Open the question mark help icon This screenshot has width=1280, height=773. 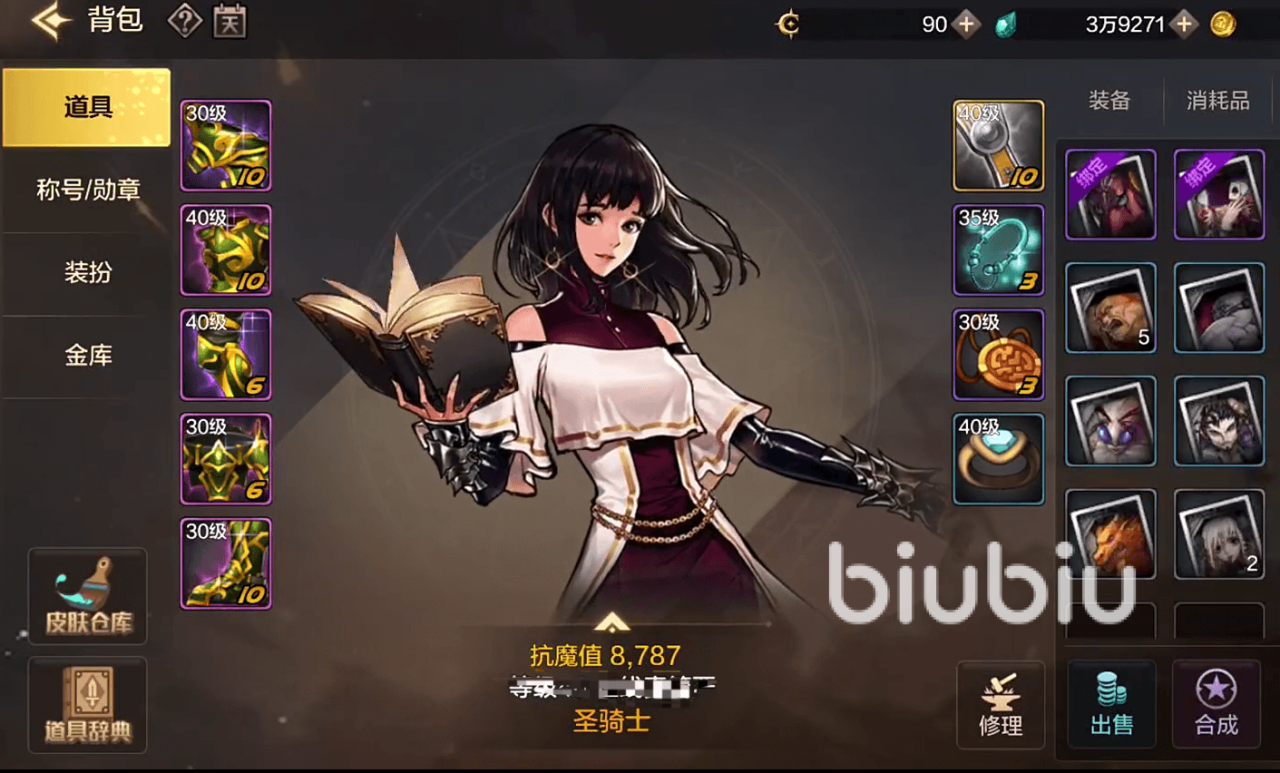184,21
